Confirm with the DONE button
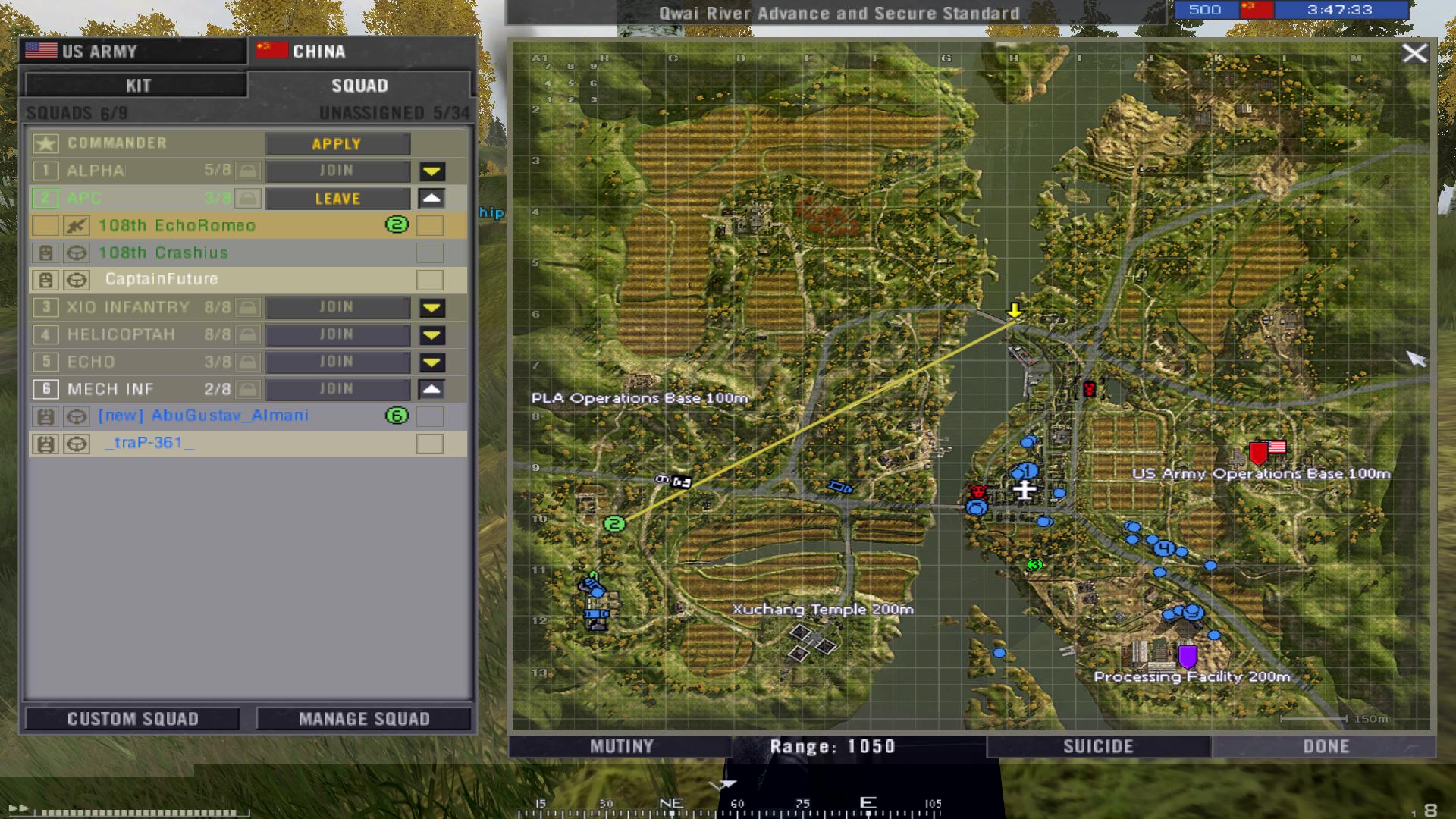This screenshot has width=1456, height=819. coord(1326,747)
